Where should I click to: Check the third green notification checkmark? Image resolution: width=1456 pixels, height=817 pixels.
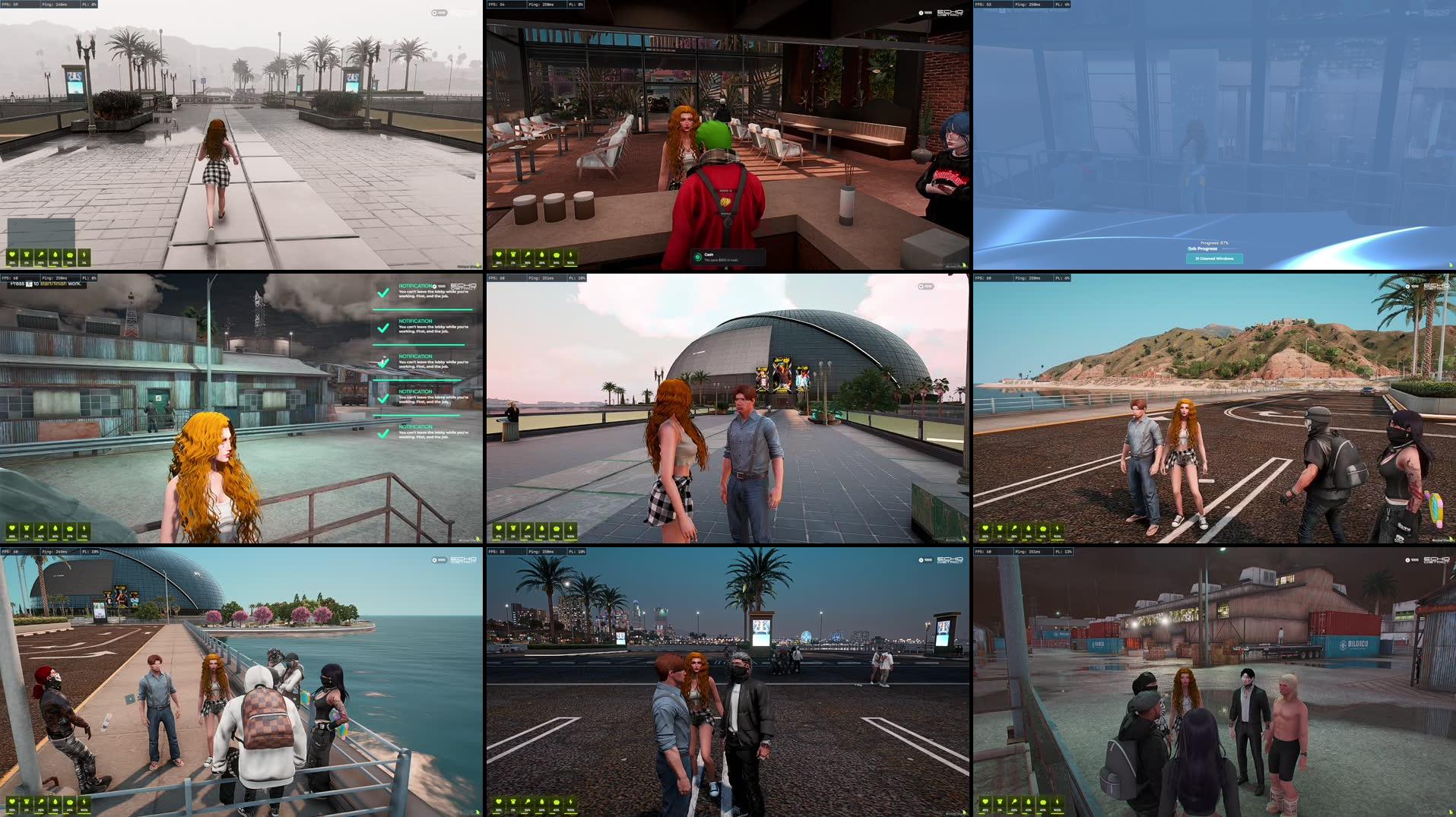tap(383, 362)
